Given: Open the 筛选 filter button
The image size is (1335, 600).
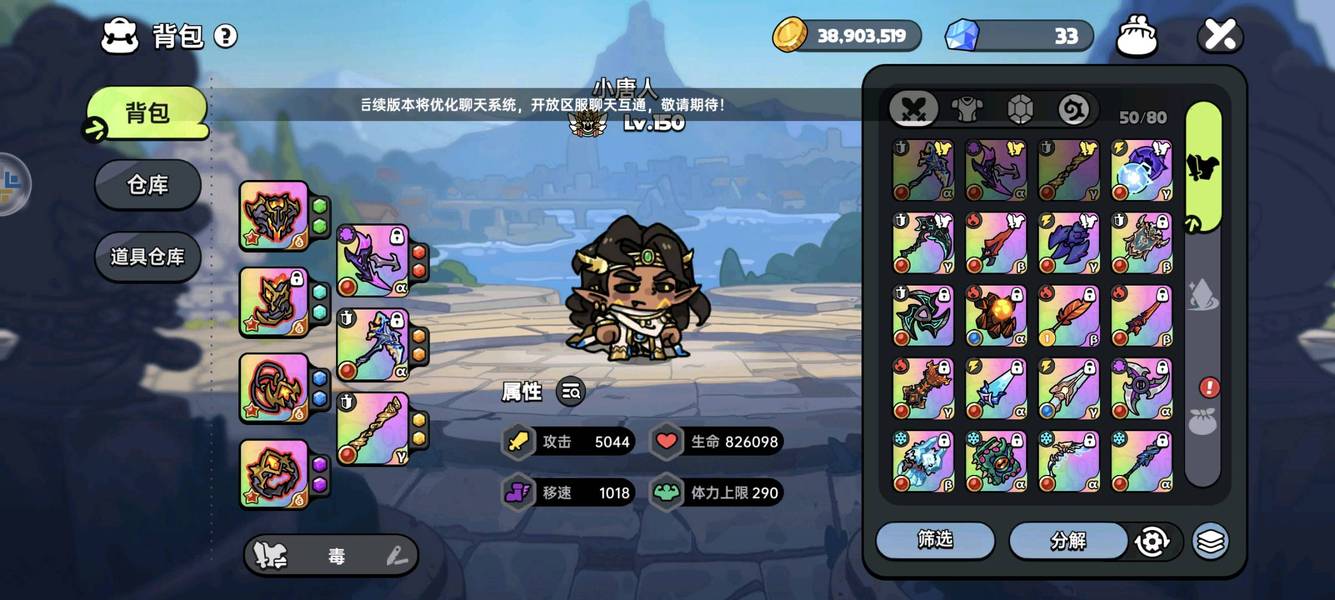Looking at the screenshot, I should point(935,540).
